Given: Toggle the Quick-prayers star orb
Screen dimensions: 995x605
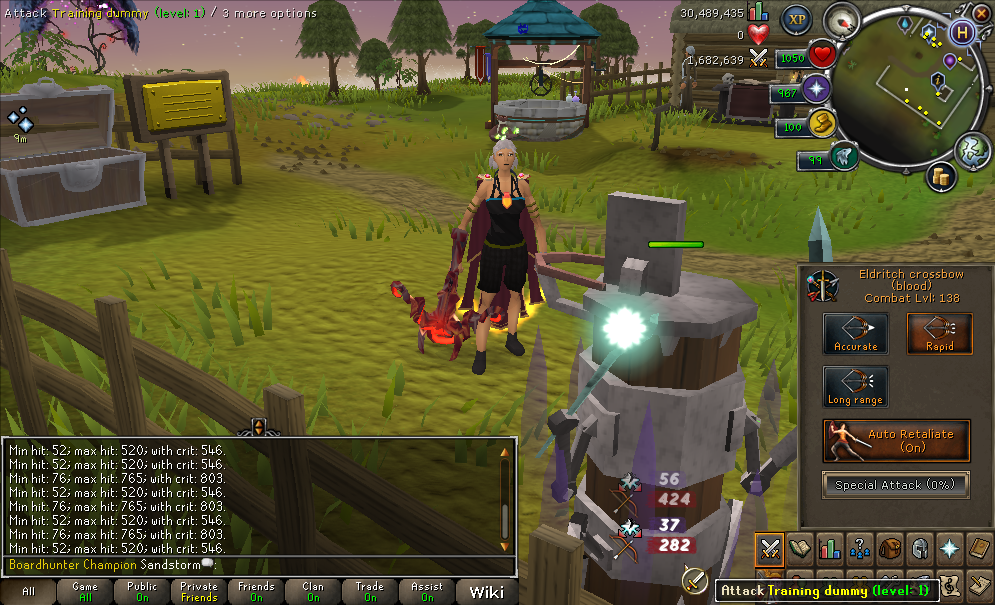Looking at the screenshot, I should pyautogui.click(x=817, y=90).
